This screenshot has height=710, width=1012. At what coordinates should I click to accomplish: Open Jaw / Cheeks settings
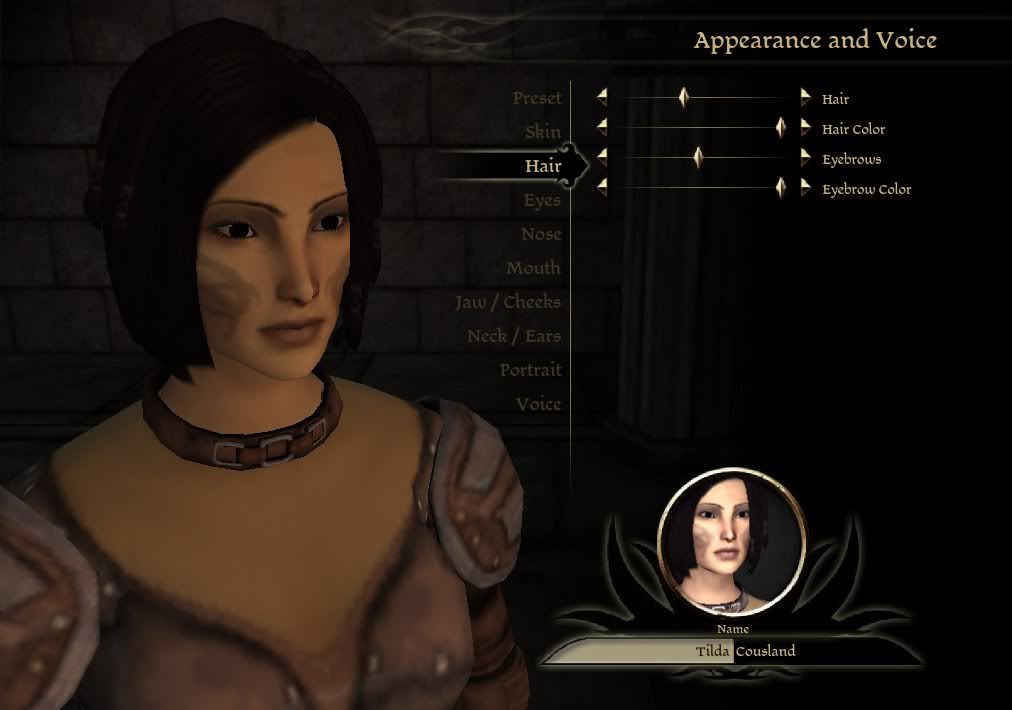[508, 302]
